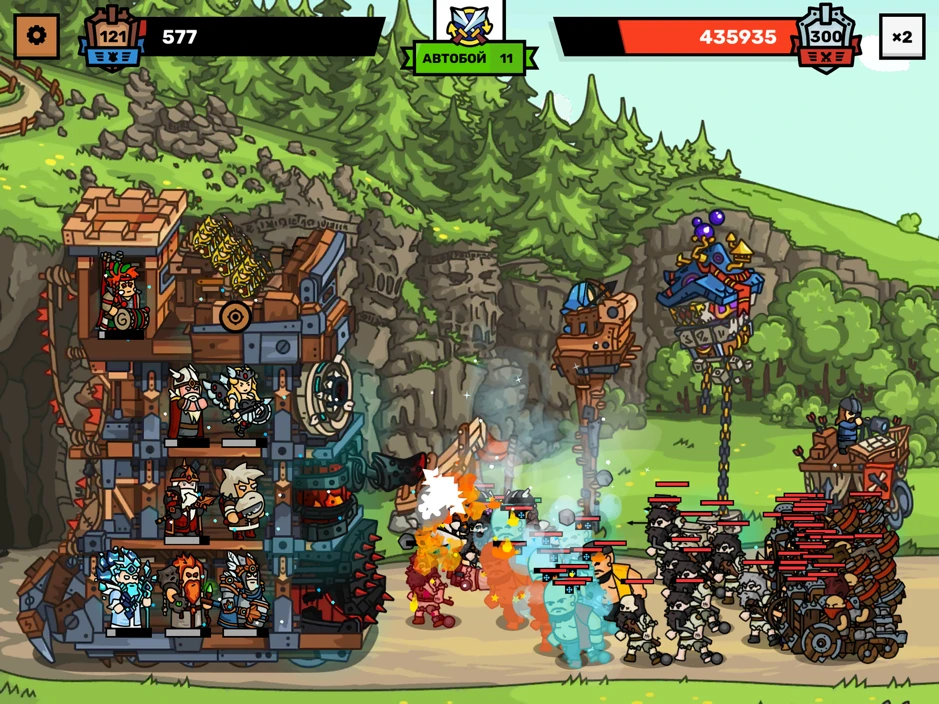
Task: Toggle the ×2 battle speed
Action: [x=901, y=37]
